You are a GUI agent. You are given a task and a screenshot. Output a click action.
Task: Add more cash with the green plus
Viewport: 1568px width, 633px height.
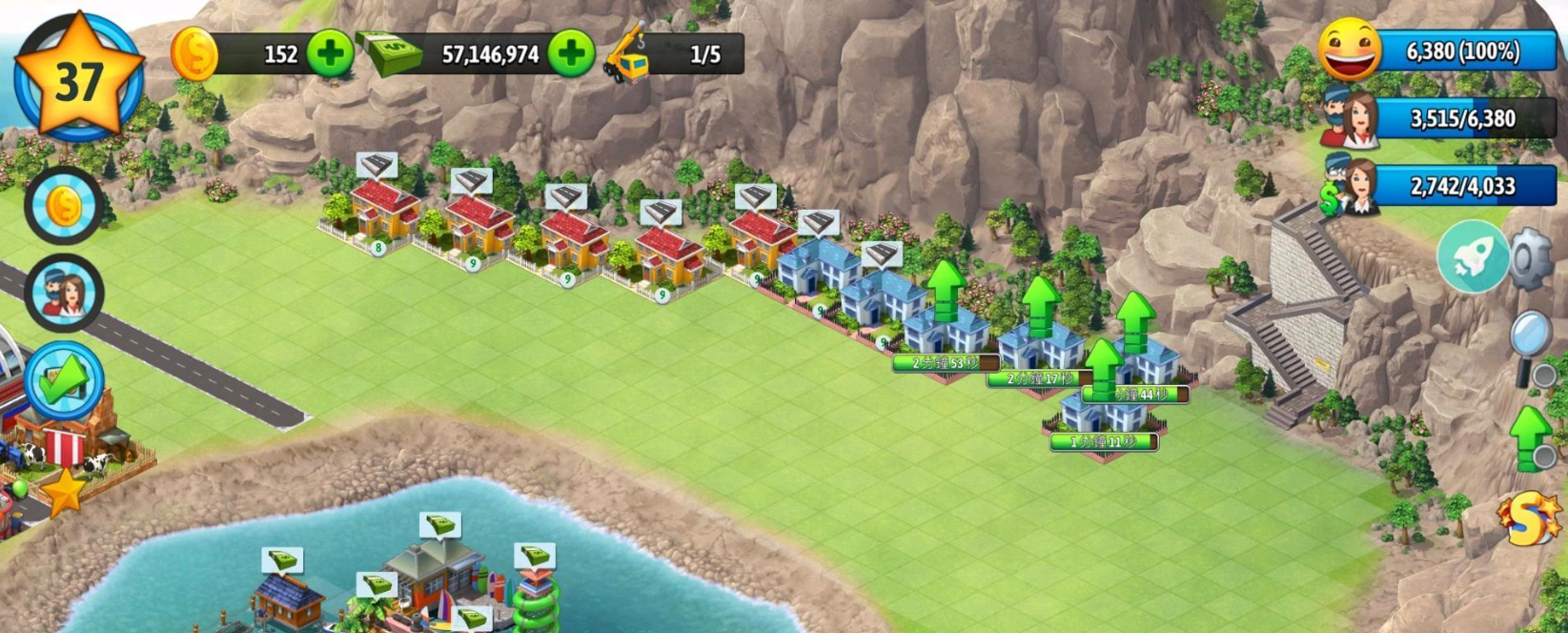[572, 54]
